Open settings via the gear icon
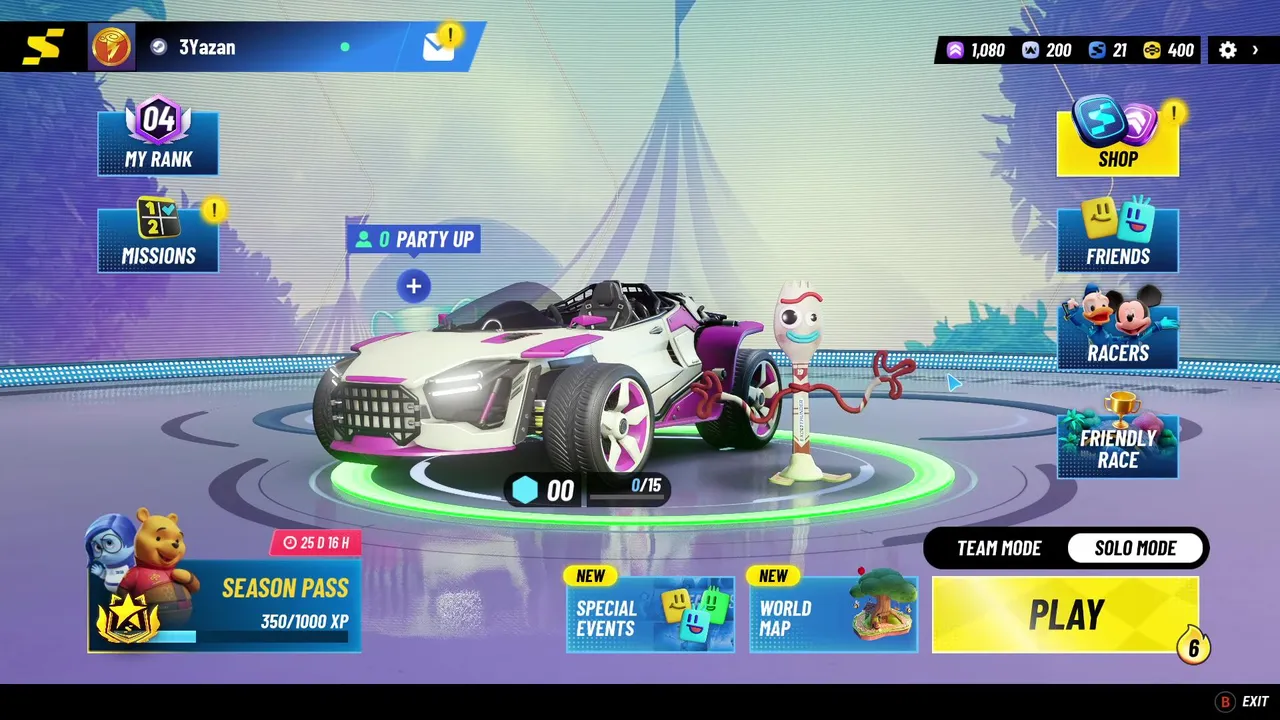Image resolution: width=1280 pixels, height=720 pixels. click(x=1228, y=50)
